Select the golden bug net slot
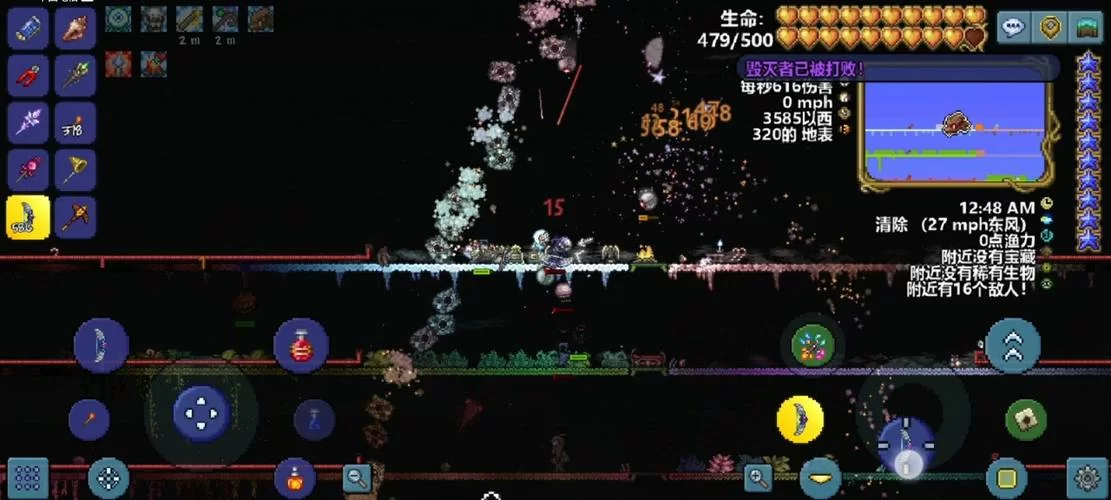The width and height of the screenshot is (1111, 500). point(75,169)
